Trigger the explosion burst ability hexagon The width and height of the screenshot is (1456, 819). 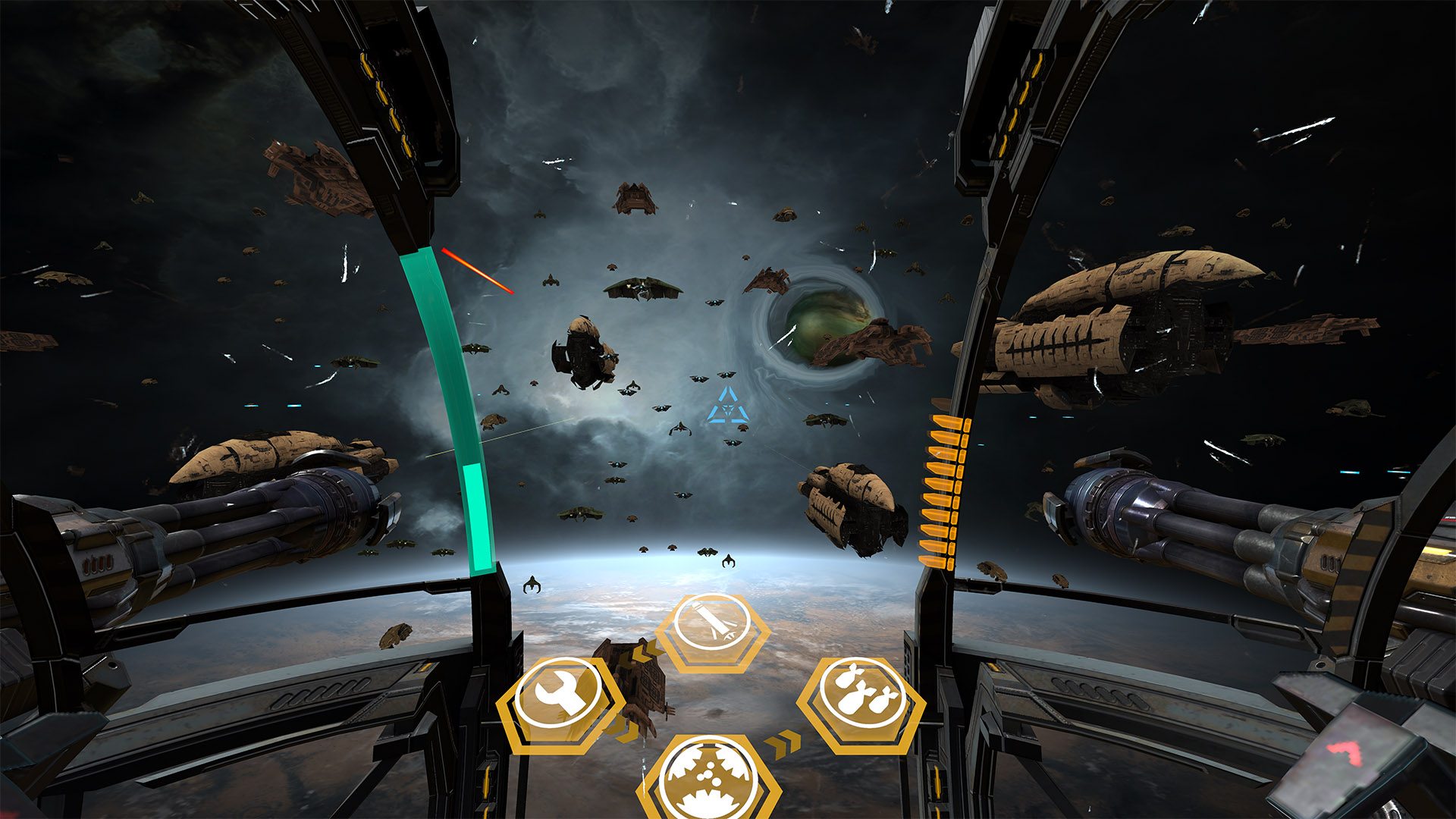(710, 779)
